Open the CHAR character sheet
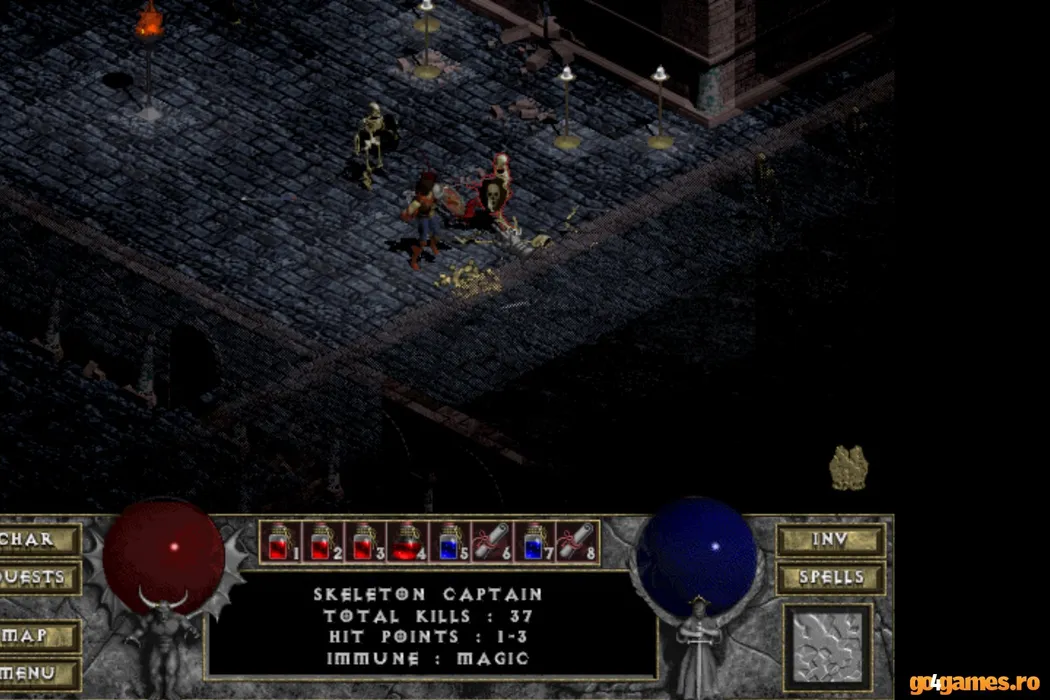Viewport: 1050px width, 700px height. [x=38, y=540]
